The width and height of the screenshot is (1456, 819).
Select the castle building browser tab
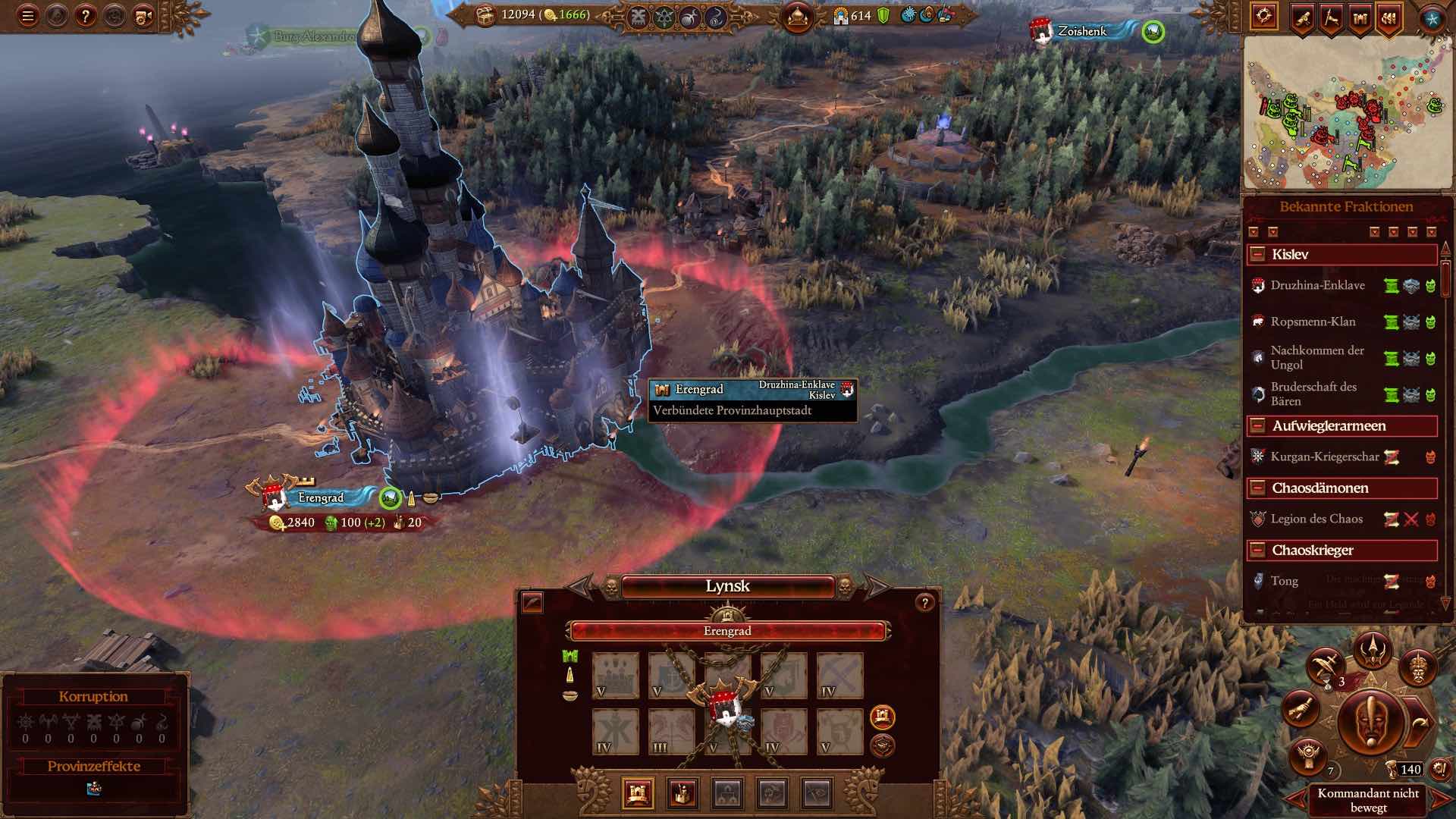click(637, 793)
